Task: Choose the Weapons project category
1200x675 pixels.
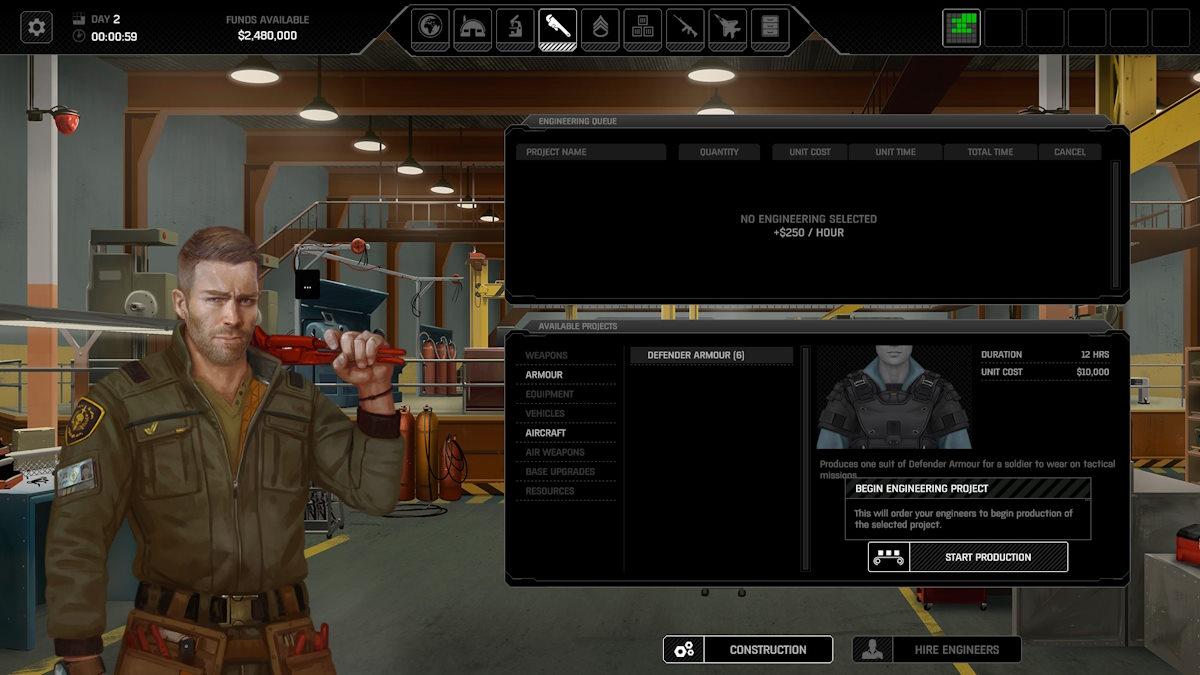Action: pyautogui.click(x=546, y=355)
